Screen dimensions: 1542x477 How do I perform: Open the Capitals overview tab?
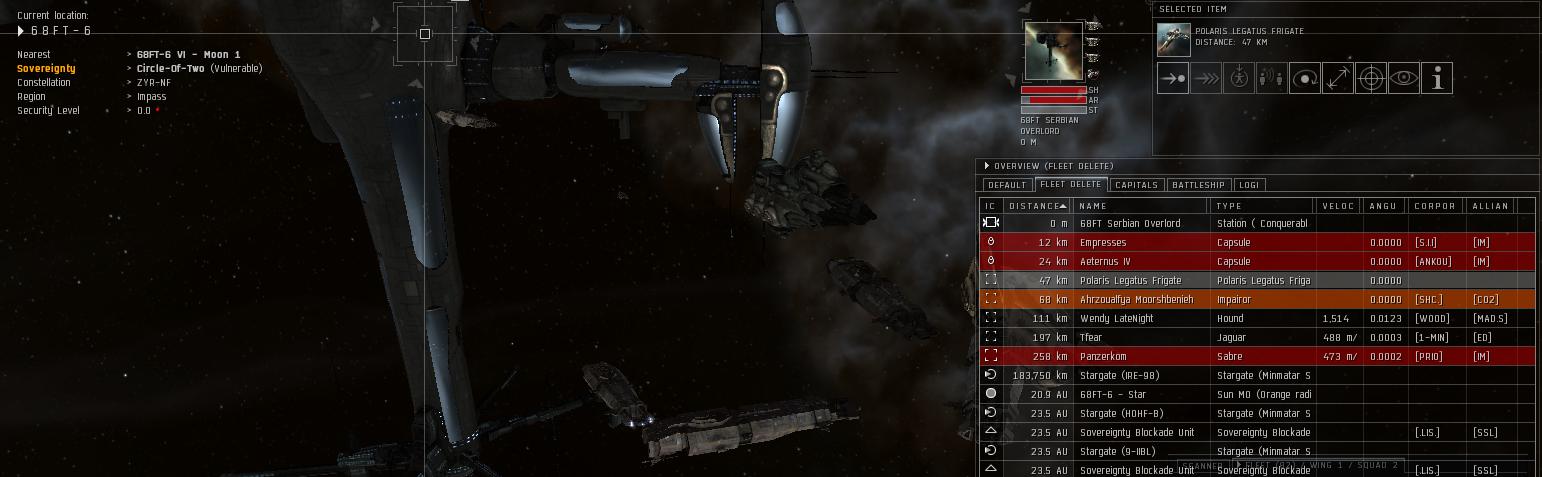coord(1136,185)
